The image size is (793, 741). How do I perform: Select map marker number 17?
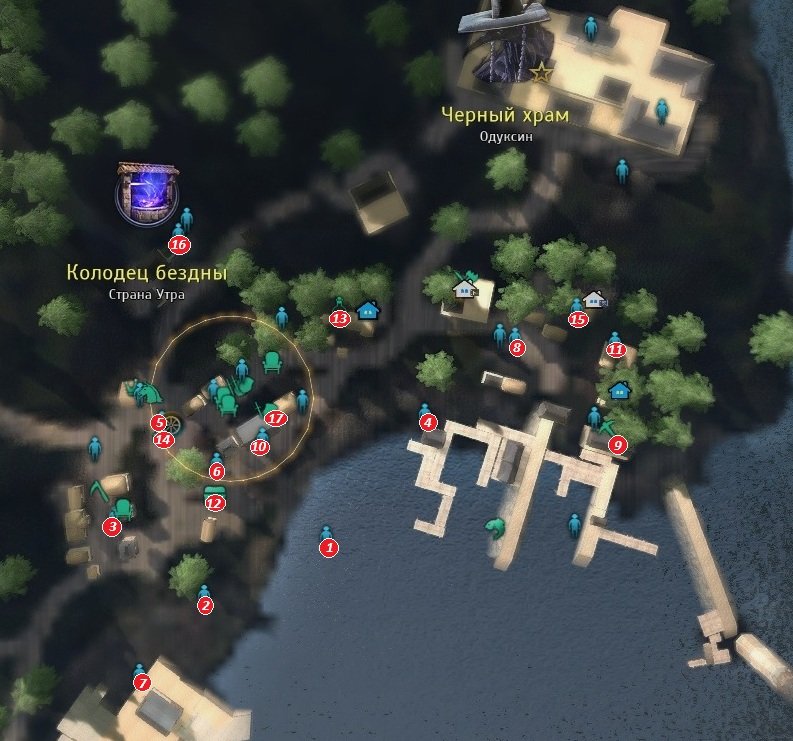coord(276,418)
